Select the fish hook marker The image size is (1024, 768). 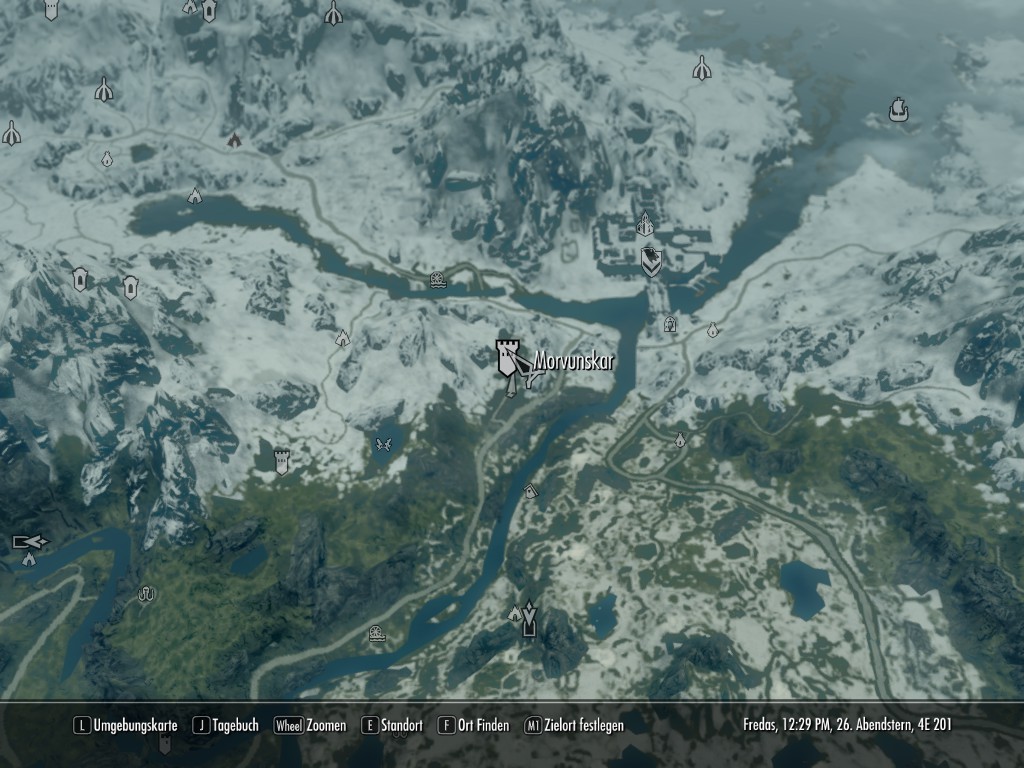click(x=147, y=594)
